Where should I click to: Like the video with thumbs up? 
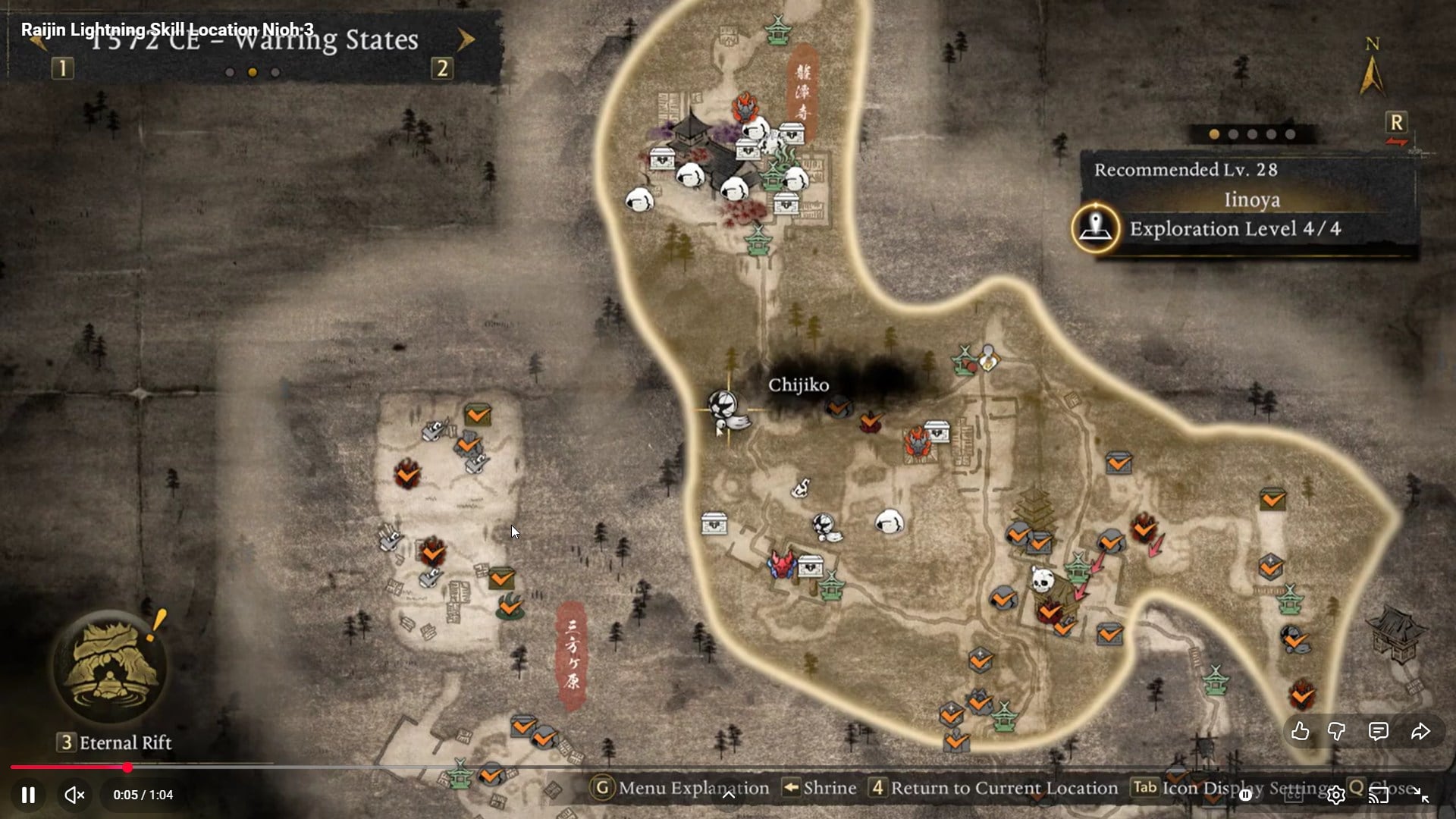click(x=1300, y=731)
